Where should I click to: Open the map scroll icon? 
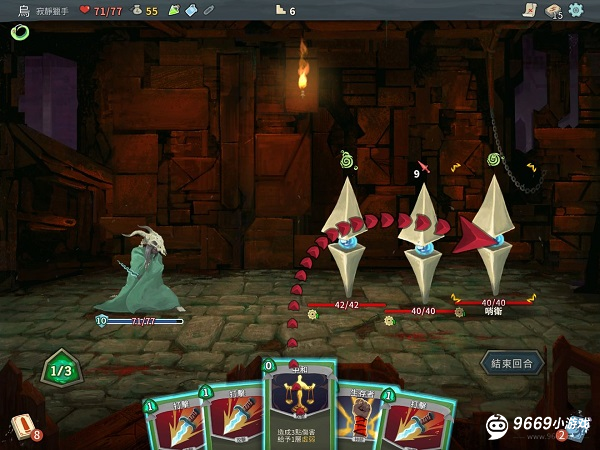[x=529, y=10]
